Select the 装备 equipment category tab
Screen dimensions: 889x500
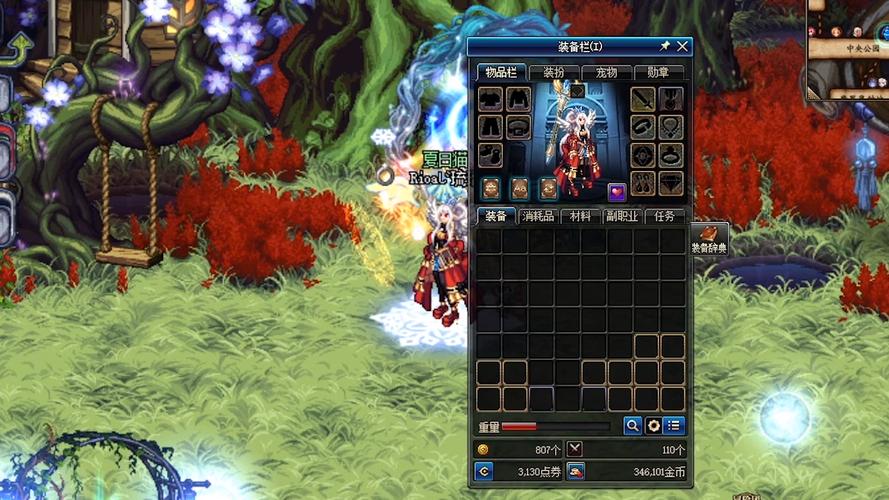(x=494, y=216)
